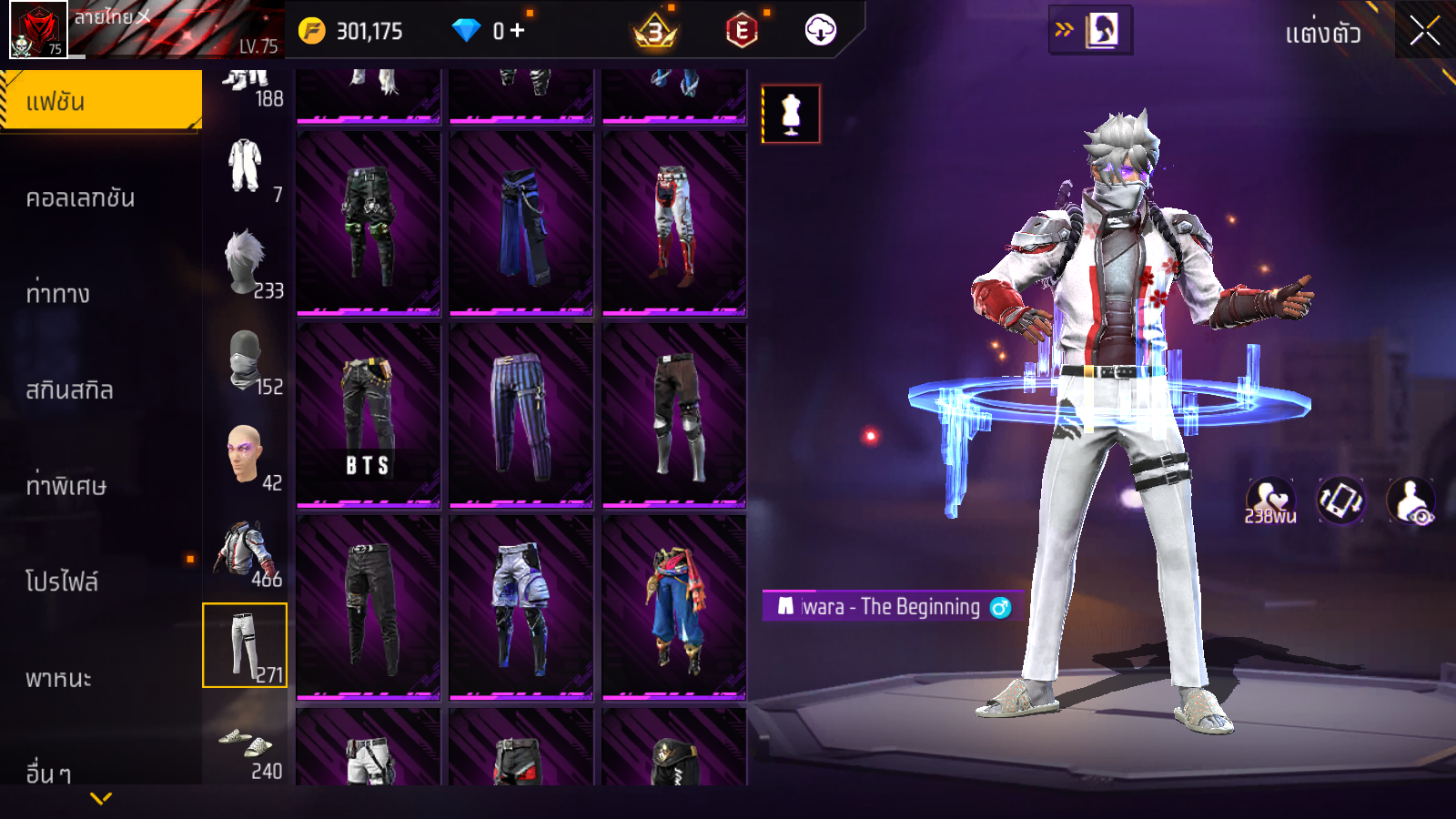Click the white mannequin icon button
1456x819 pixels.
click(x=791, y=115)
